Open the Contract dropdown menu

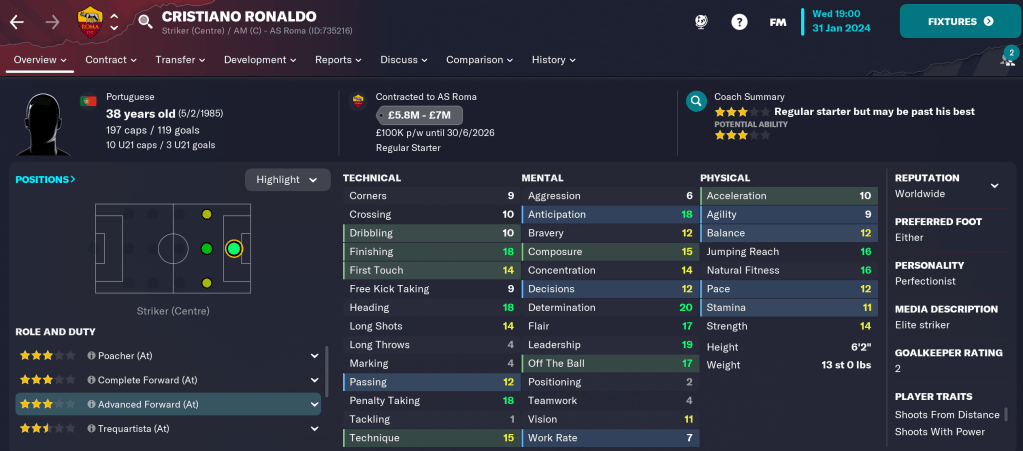click(111, 60)
